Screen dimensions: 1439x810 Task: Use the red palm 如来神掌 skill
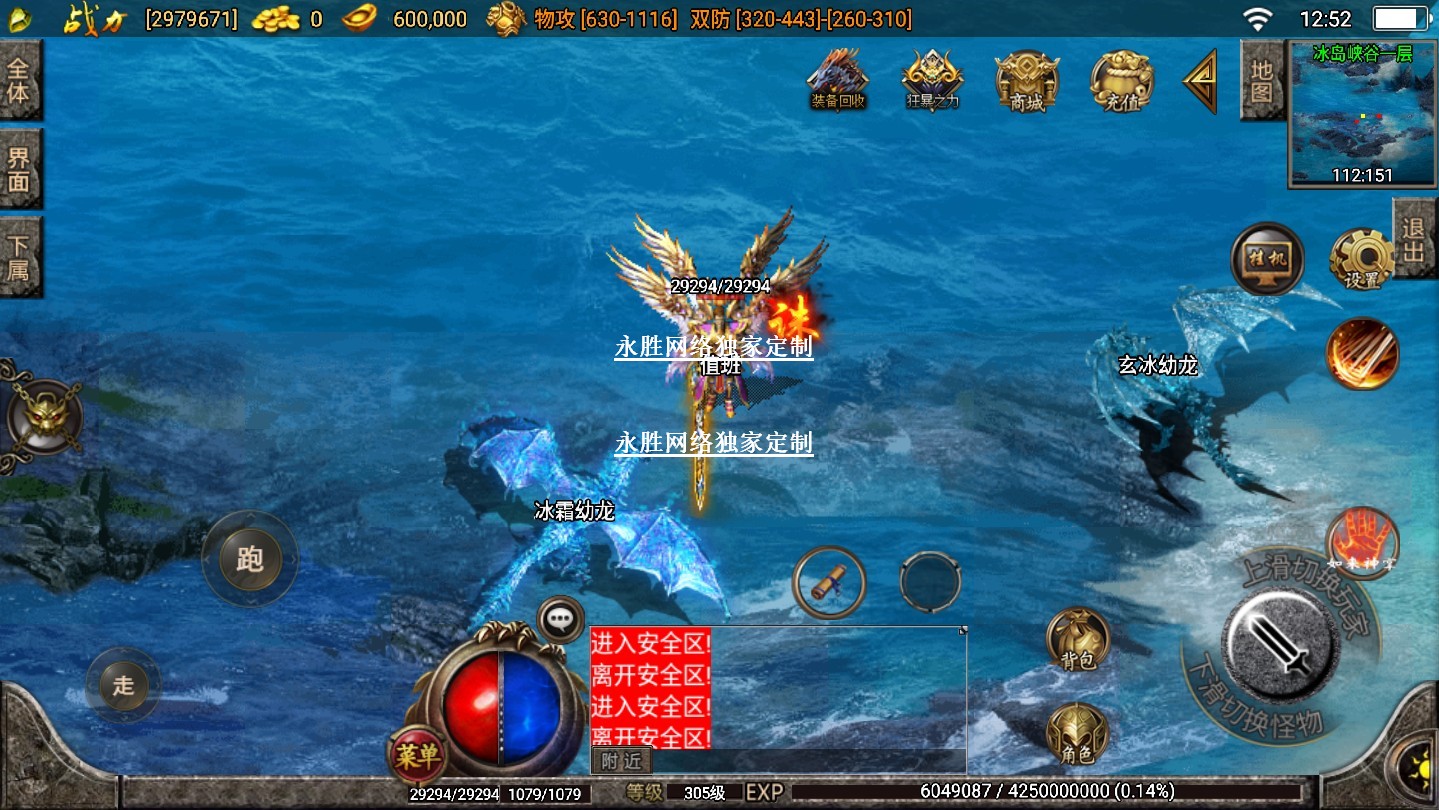point(1361,541)
